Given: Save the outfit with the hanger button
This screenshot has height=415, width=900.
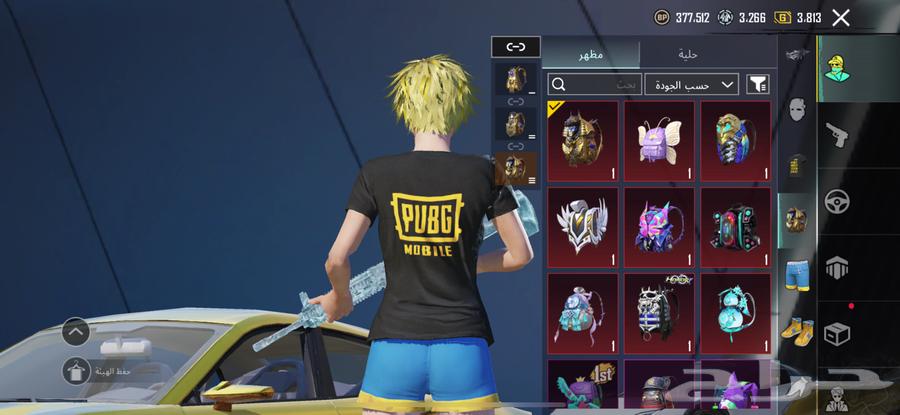Looking at the screenshot, I should [76, 371].
